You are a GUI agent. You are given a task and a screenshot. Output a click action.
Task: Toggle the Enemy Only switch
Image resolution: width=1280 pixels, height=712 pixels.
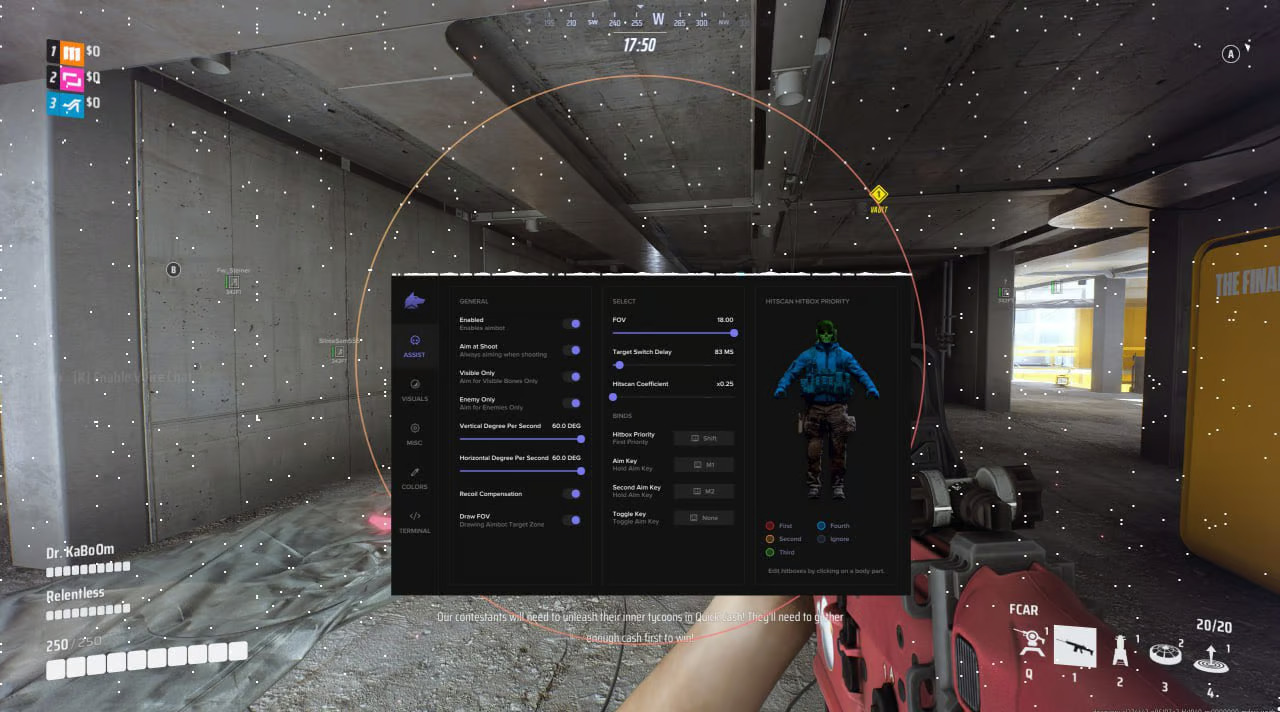pyautogui.click(x=572, y=403)
